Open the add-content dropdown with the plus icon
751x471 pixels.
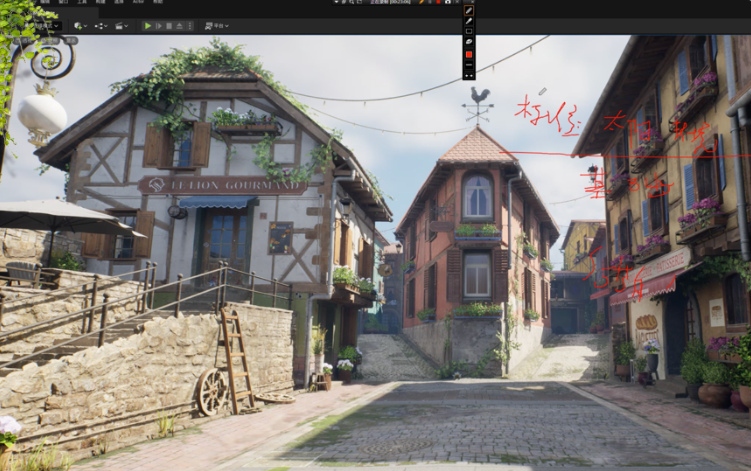tap(79, 25)
